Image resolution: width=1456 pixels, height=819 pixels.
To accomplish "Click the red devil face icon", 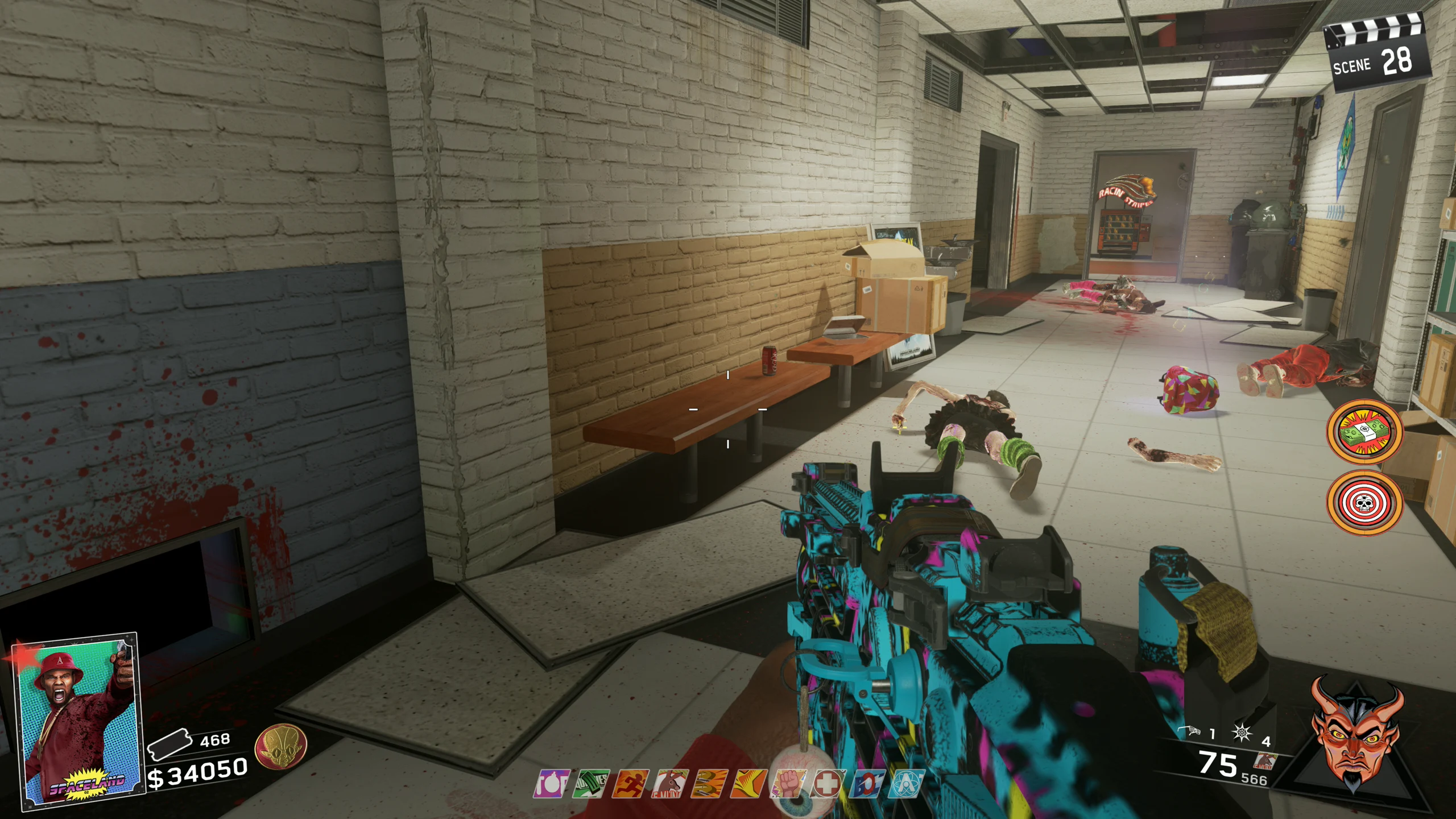I will [x=1356, y=734].
